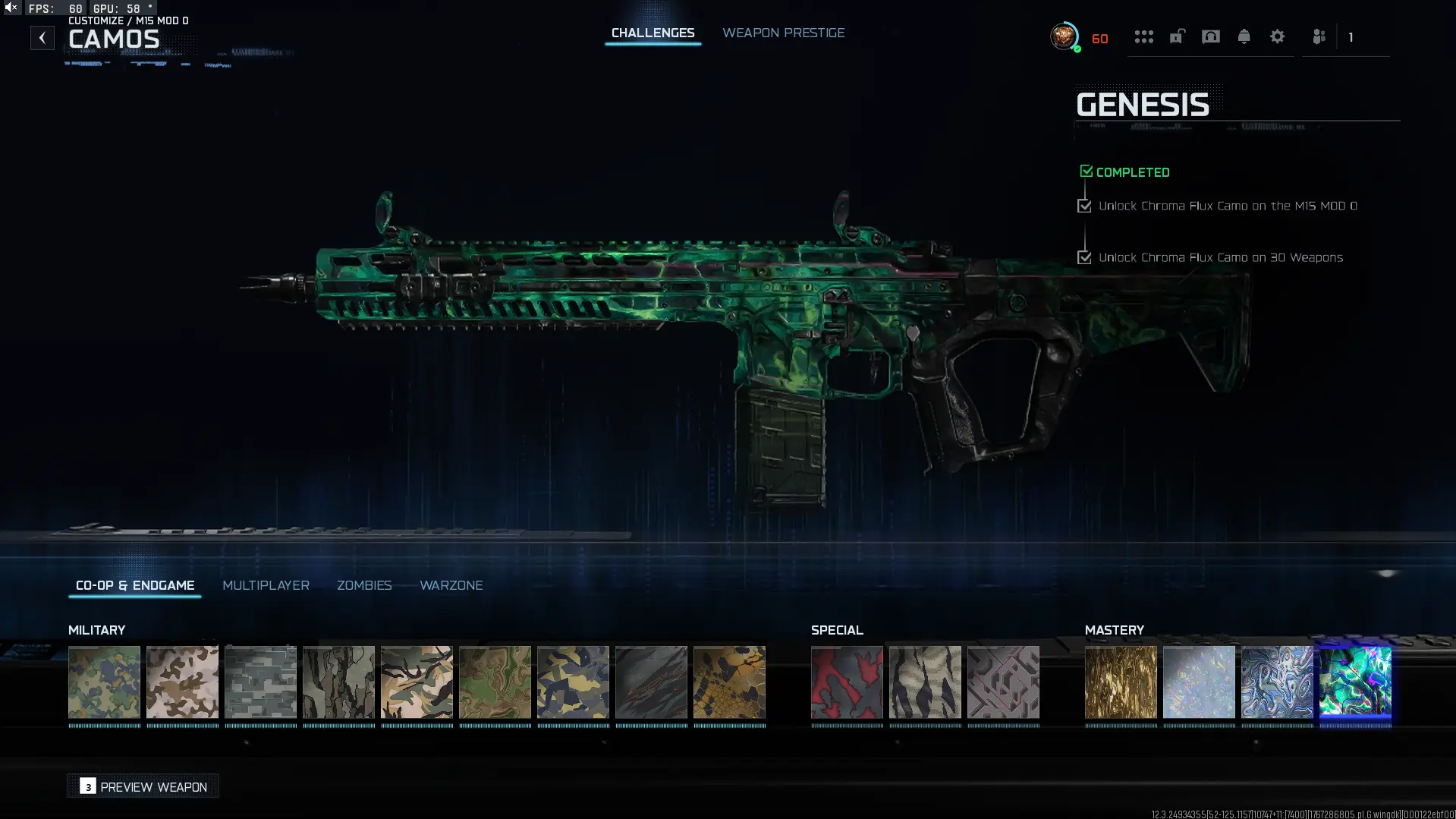This screenshot has width=1456, height=819.
Task: Open the social friends panel
Action: coord(1319,36)
